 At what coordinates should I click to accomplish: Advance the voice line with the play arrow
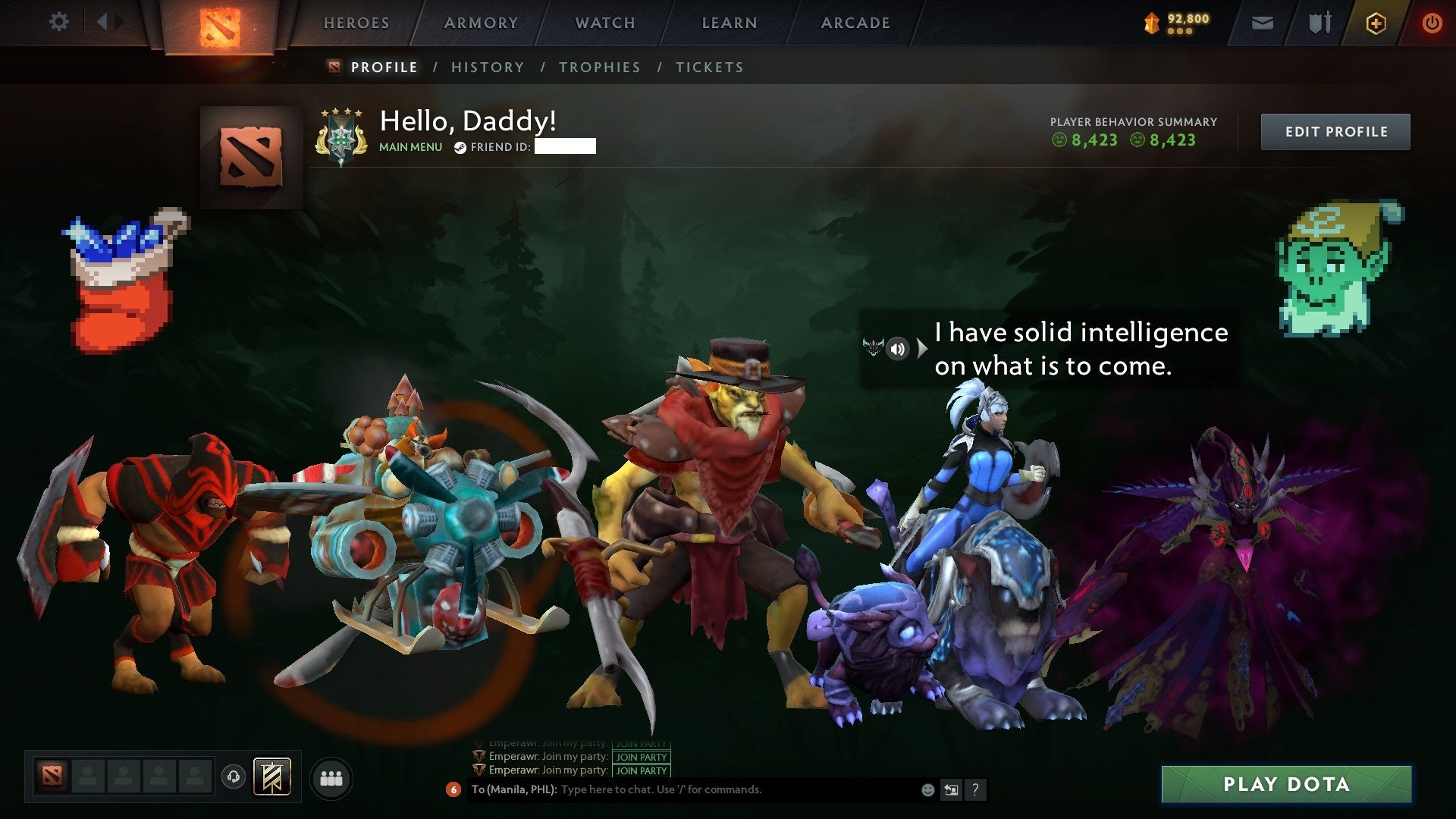pos(922,350)
